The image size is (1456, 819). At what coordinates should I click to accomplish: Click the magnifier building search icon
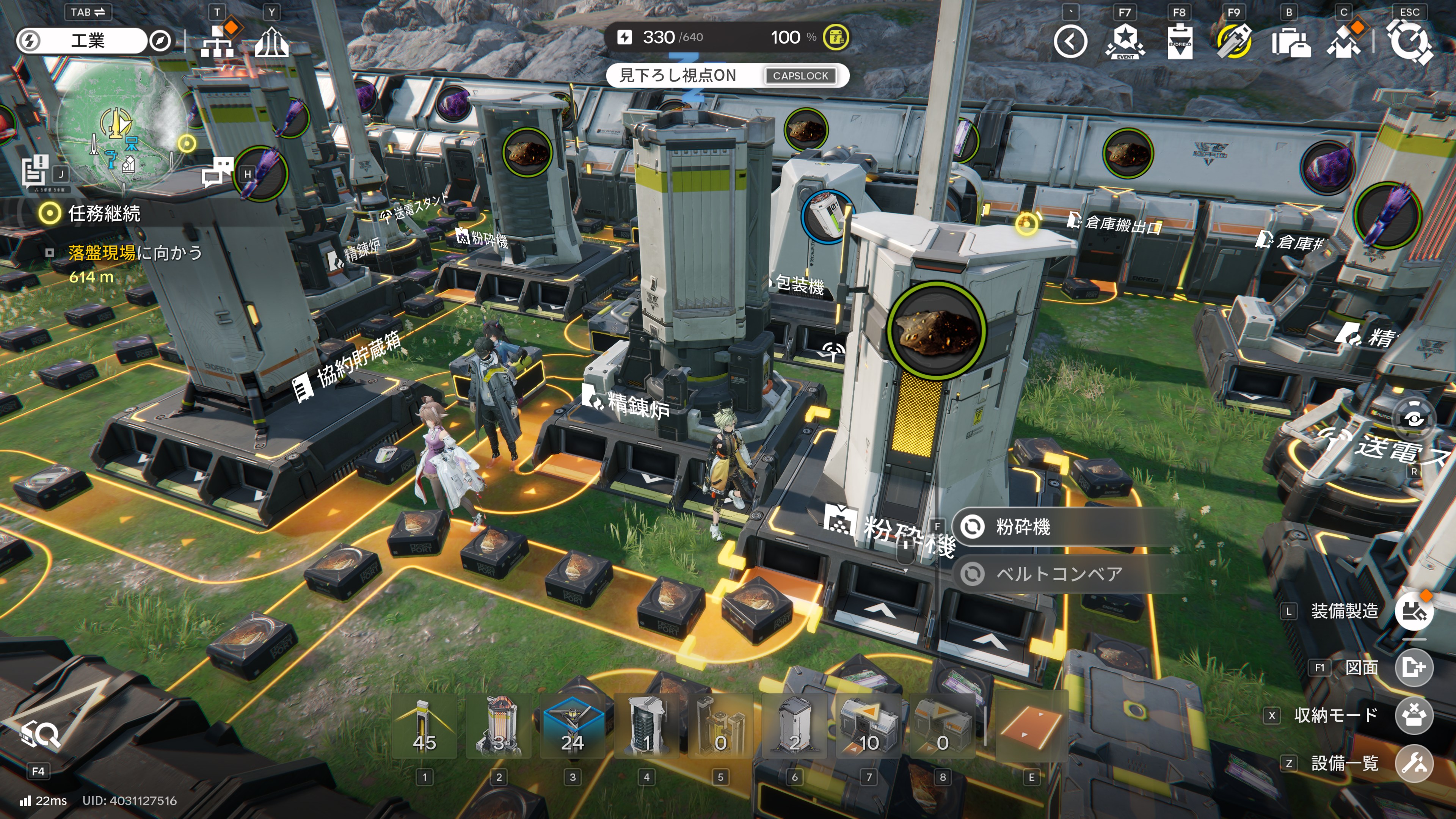pyautogui.click(x=39, y=735)
